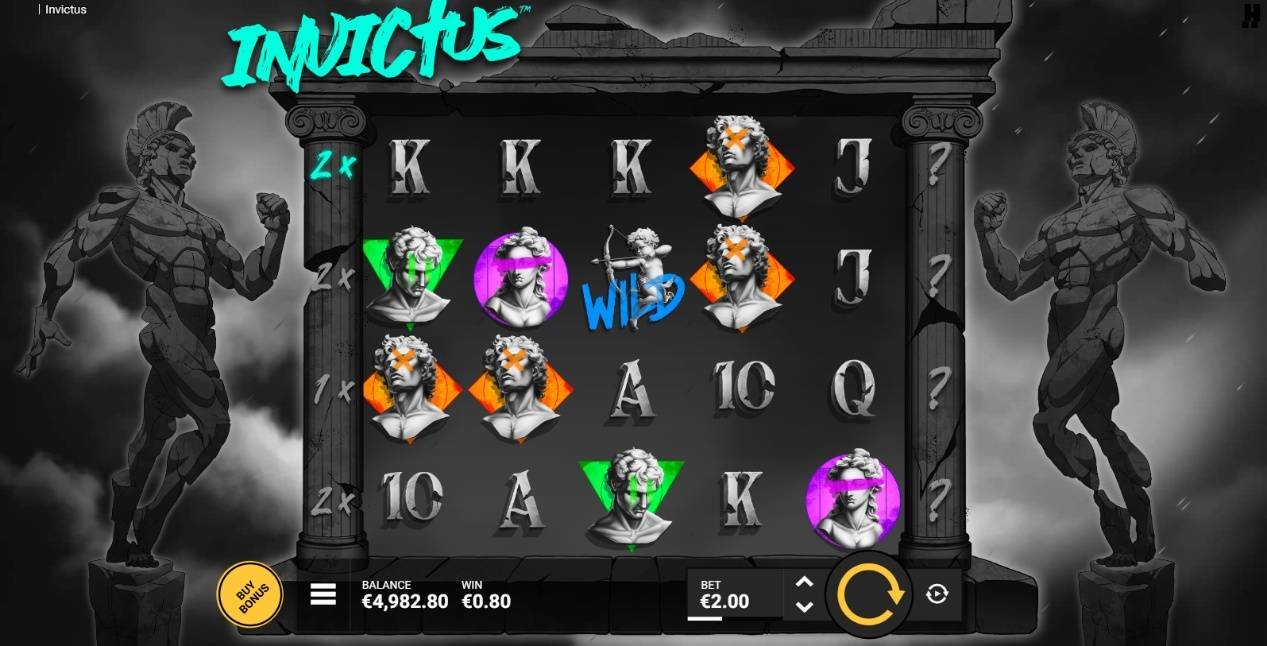Spin the reels with the yellow arrow button
Viewport: 1267px width, 646px height.
(869, 595)
